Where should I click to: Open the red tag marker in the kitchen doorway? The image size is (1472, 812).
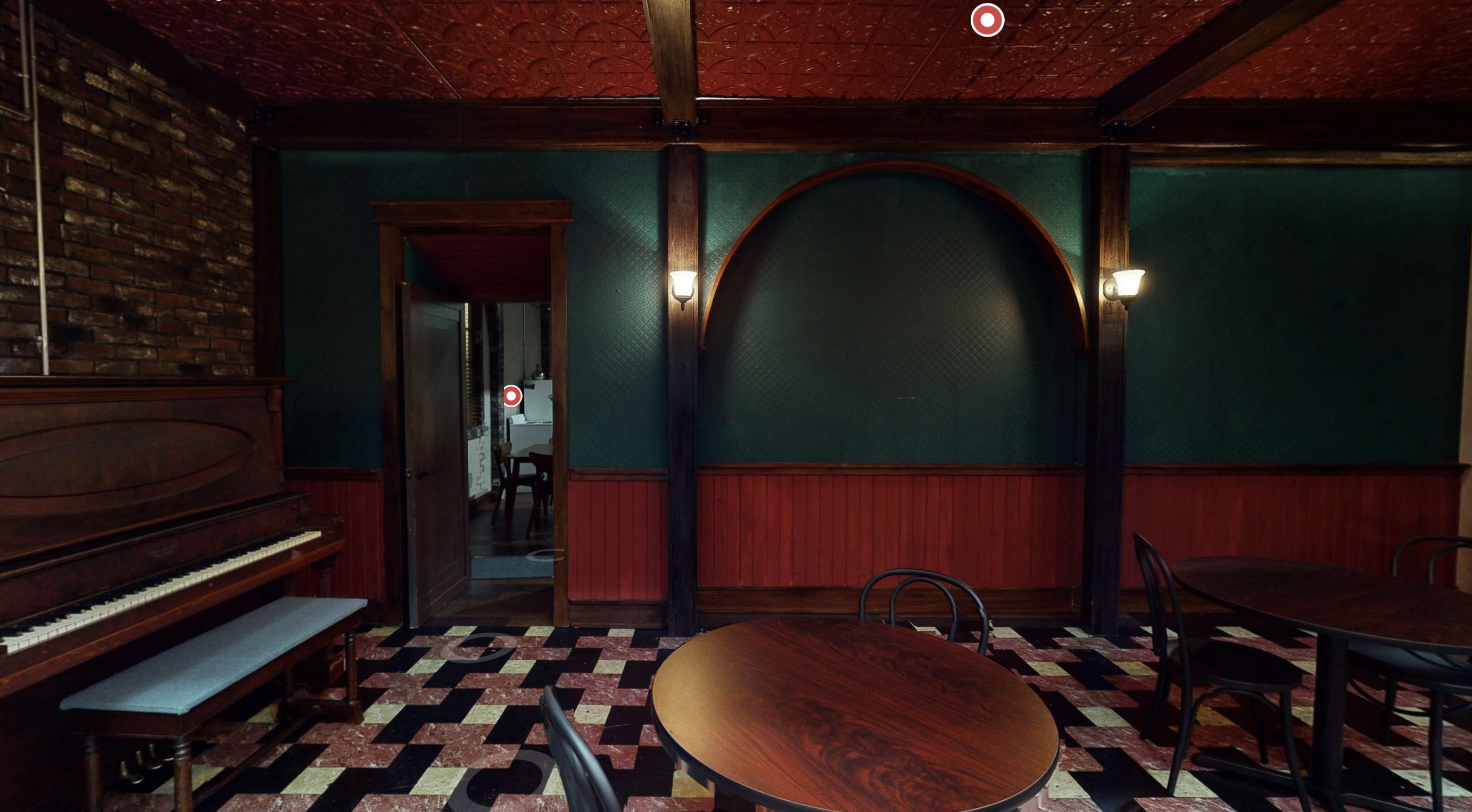(512, 395)
